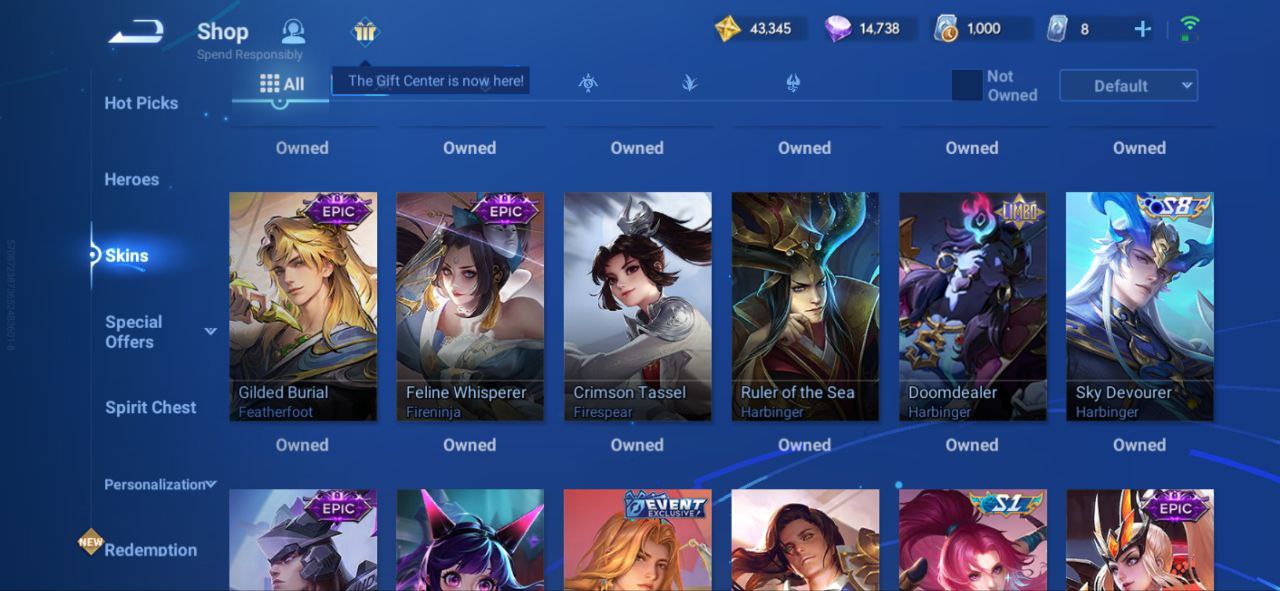Select the All skins tab
This screenshot has width=1280, height=591.
282,84
